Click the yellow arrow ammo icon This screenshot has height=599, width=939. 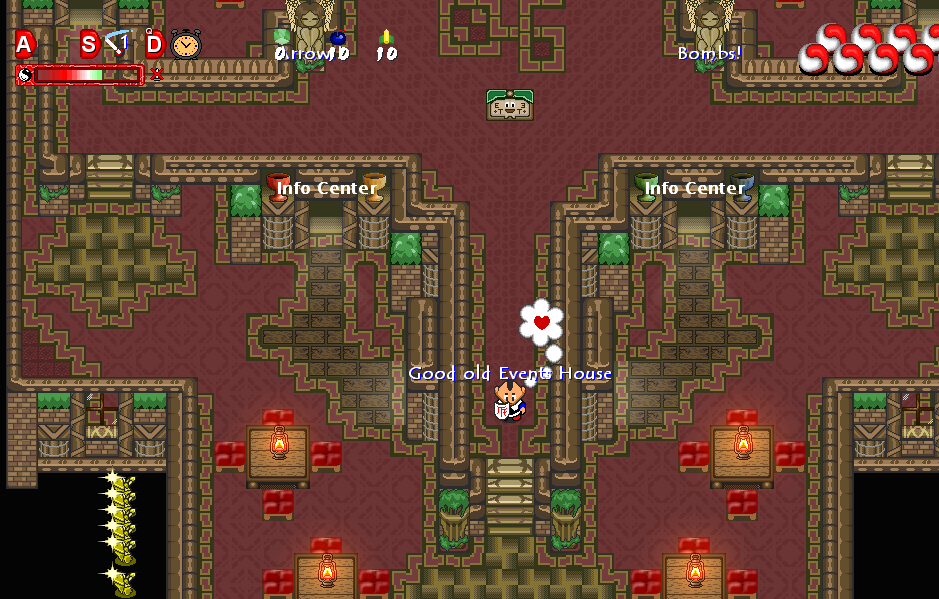(386, 38)
